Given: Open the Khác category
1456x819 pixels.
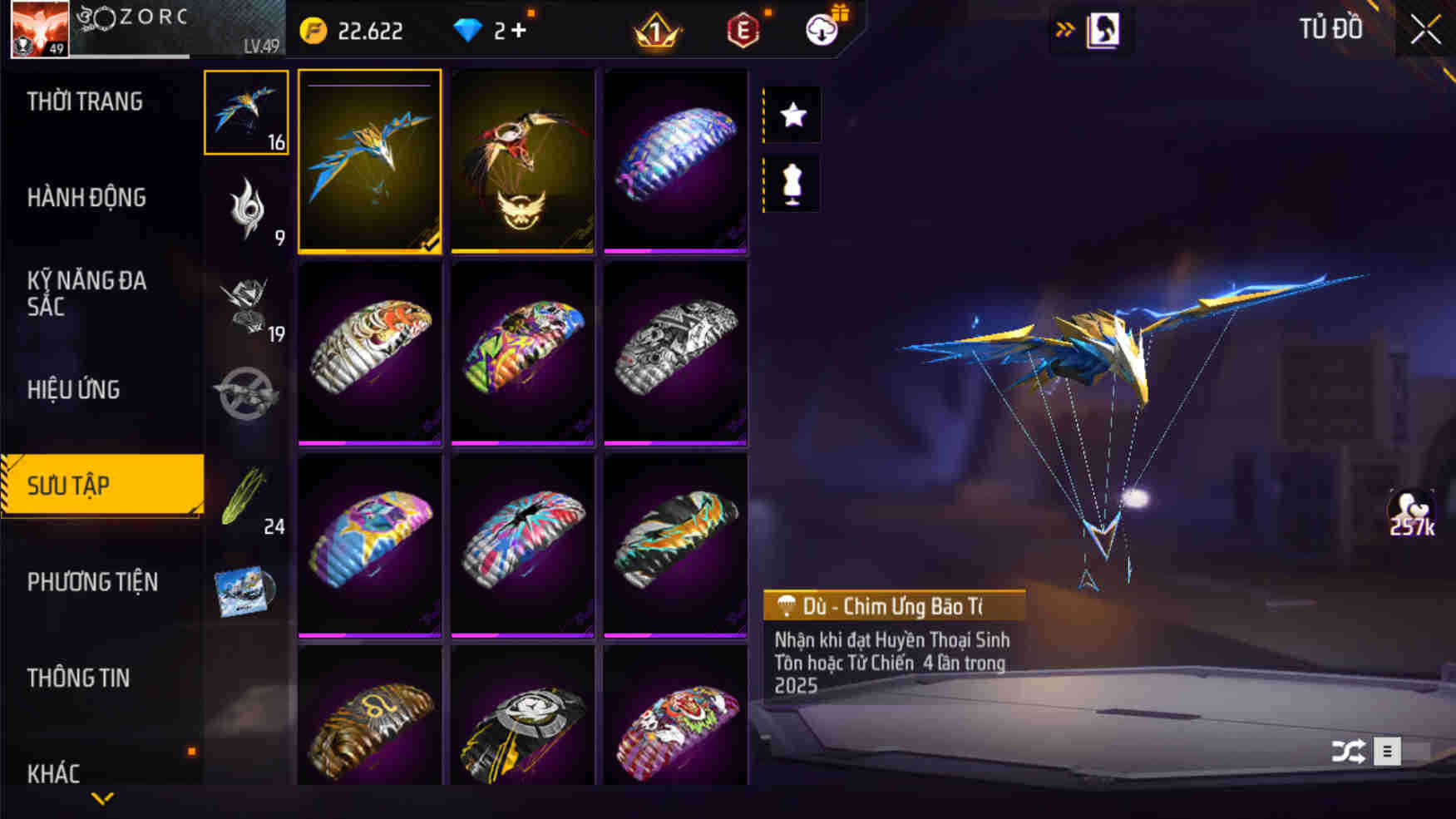Looking at the screenshot, I should (x=53, y=773).
